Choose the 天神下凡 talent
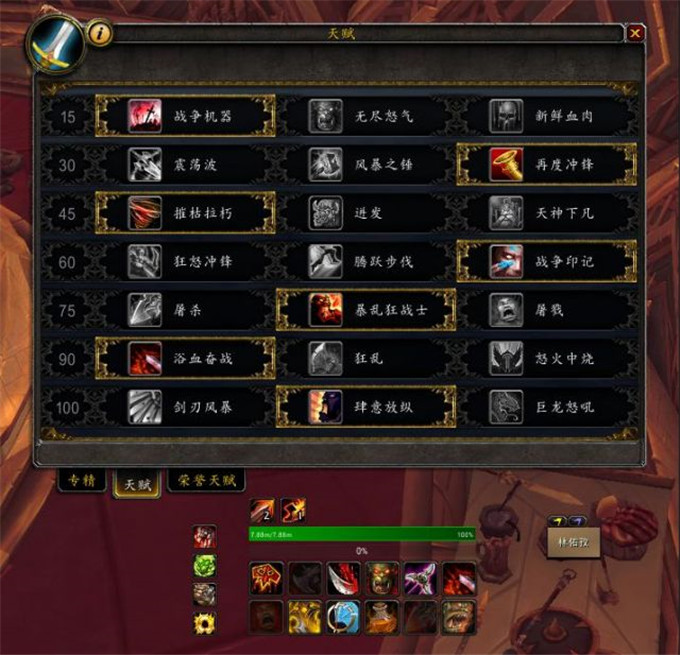 (546, 213)
